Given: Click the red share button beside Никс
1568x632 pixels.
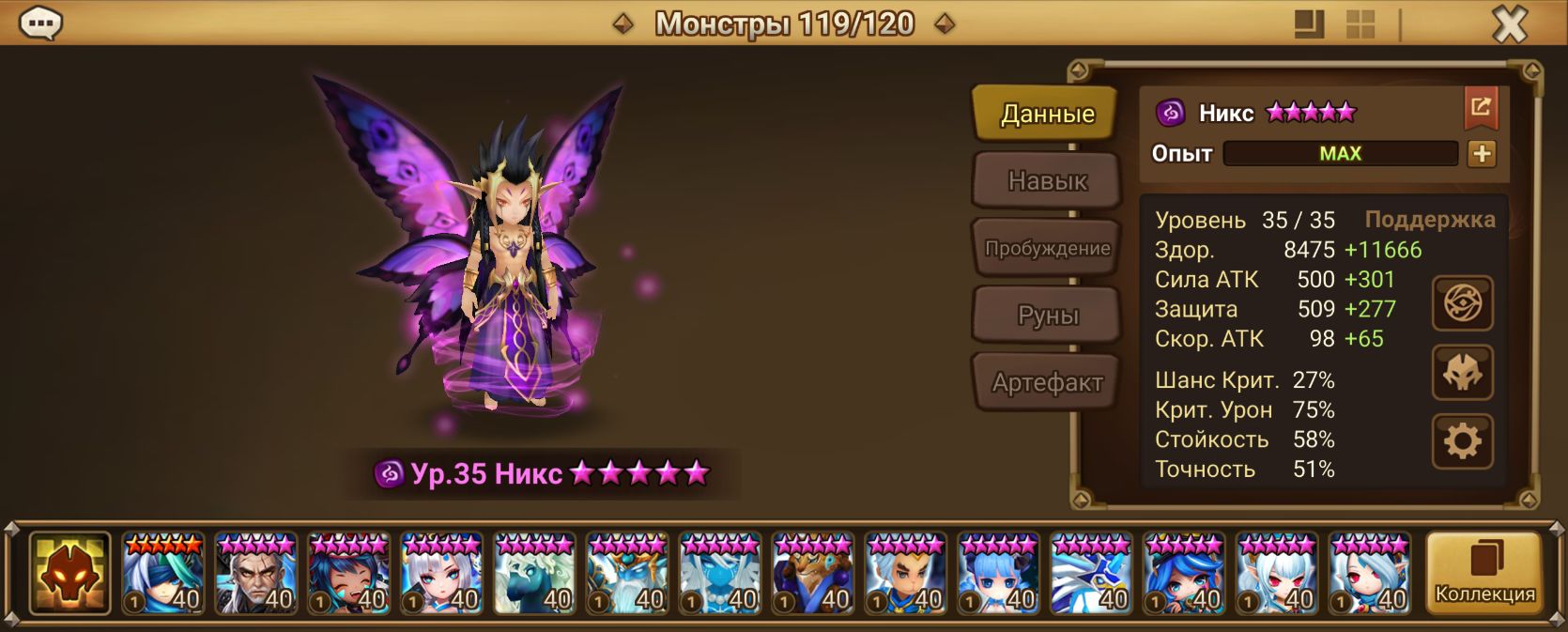Looking at the screenshot, I should click(1481, 108).
